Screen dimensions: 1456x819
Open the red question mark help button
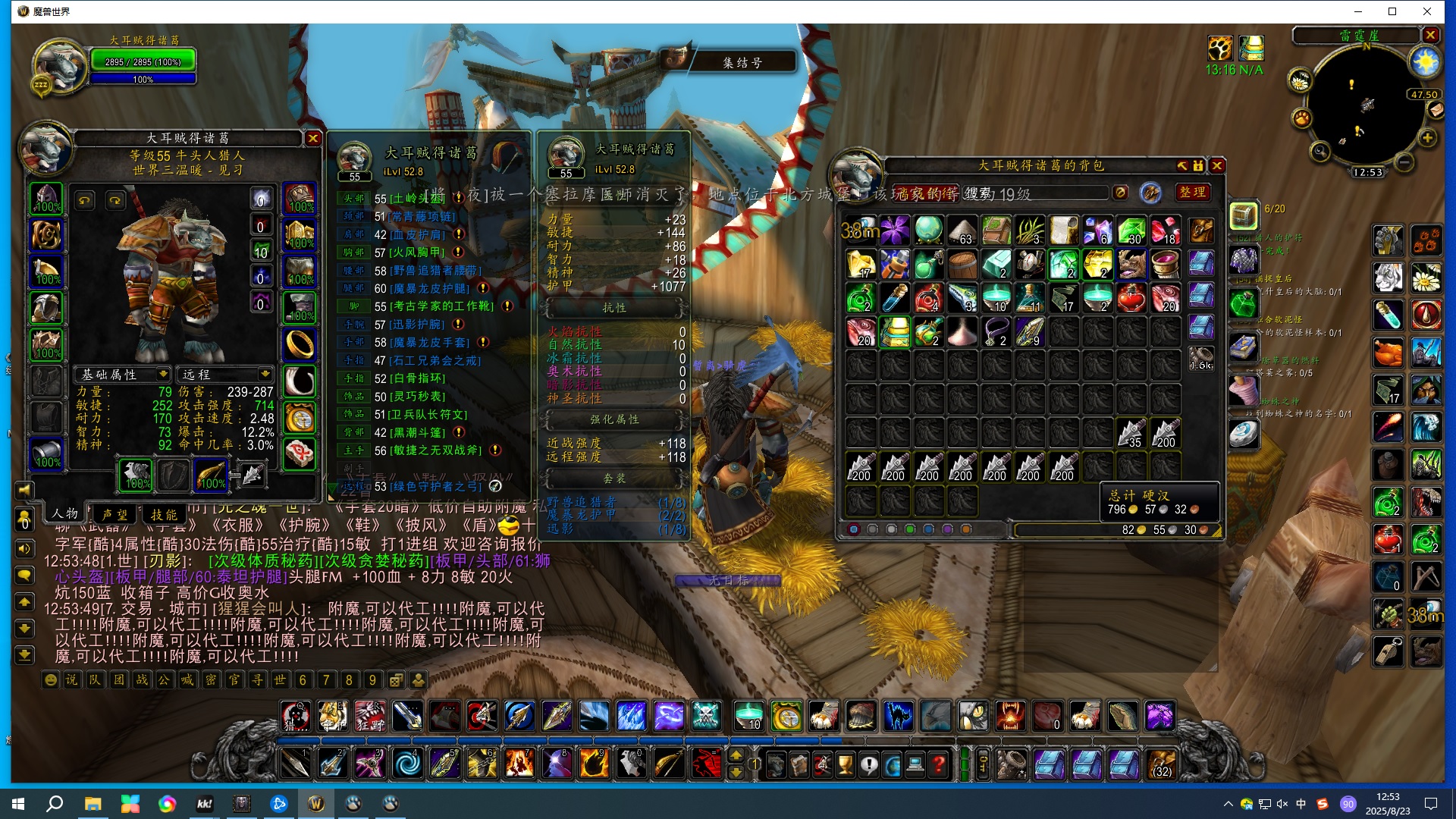pyautogui.click(x=939, y=764)
